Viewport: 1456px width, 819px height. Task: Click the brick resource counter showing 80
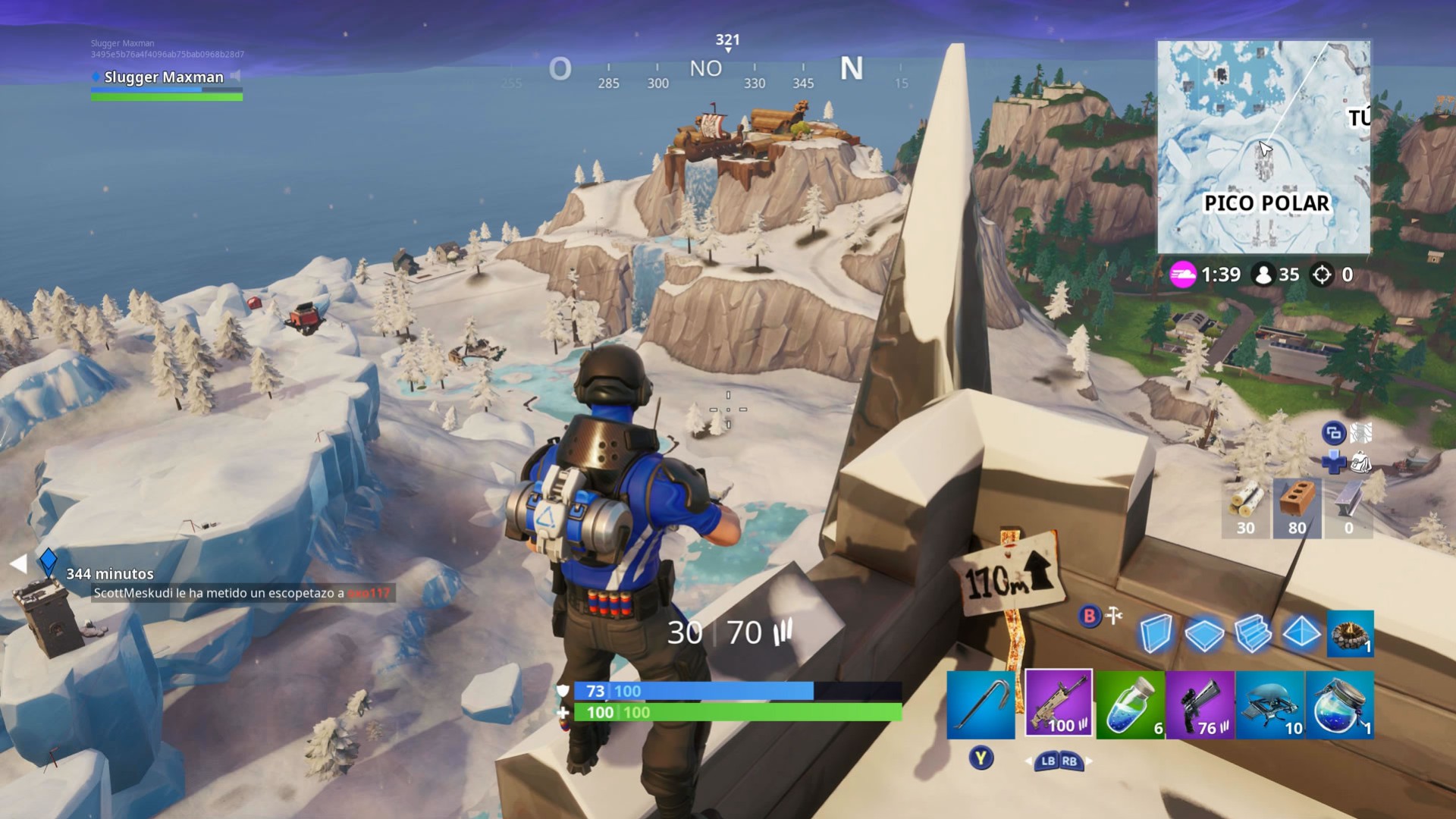(x=1297, y=508)
